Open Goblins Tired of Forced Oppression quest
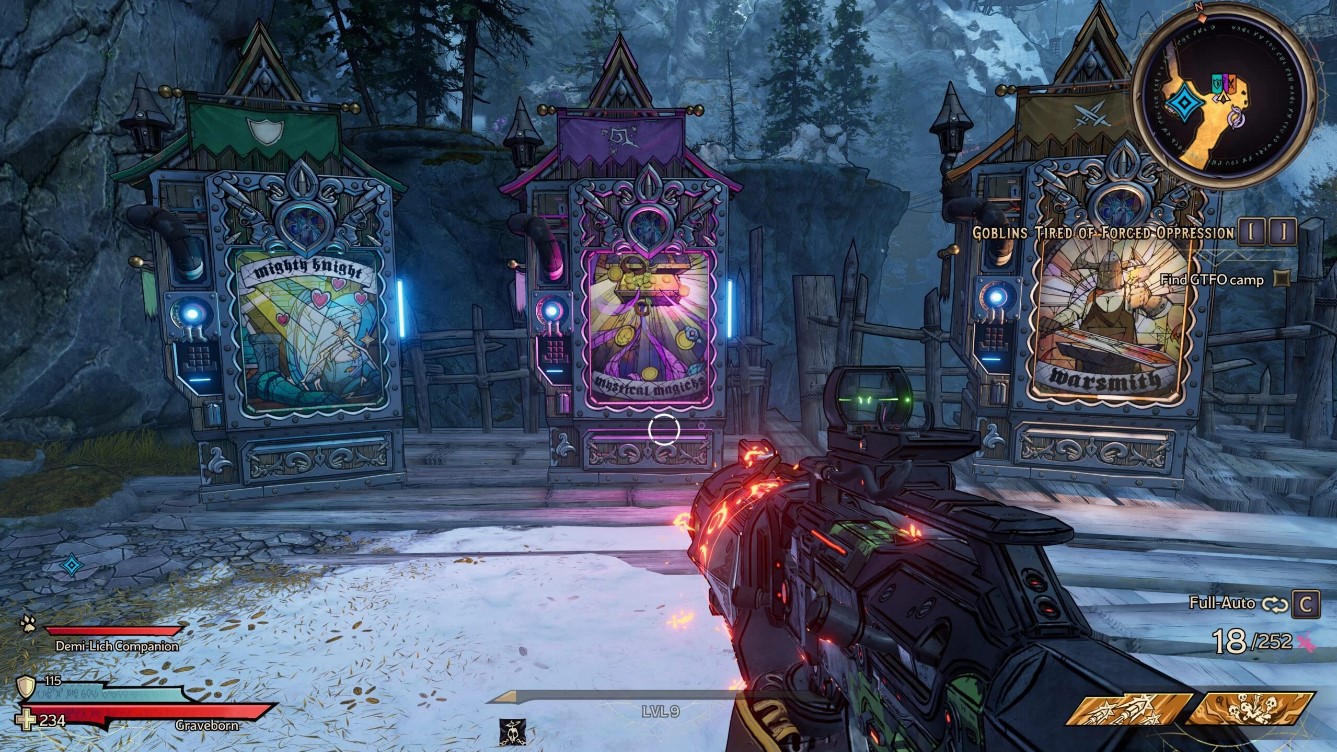The image size is (1337, 752). pos(1103,232)
